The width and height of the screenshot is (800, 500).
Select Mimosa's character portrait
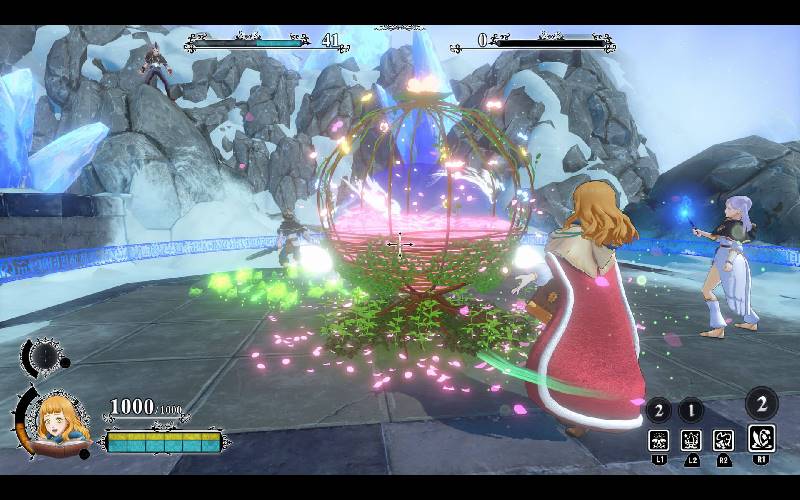[62, 418]
